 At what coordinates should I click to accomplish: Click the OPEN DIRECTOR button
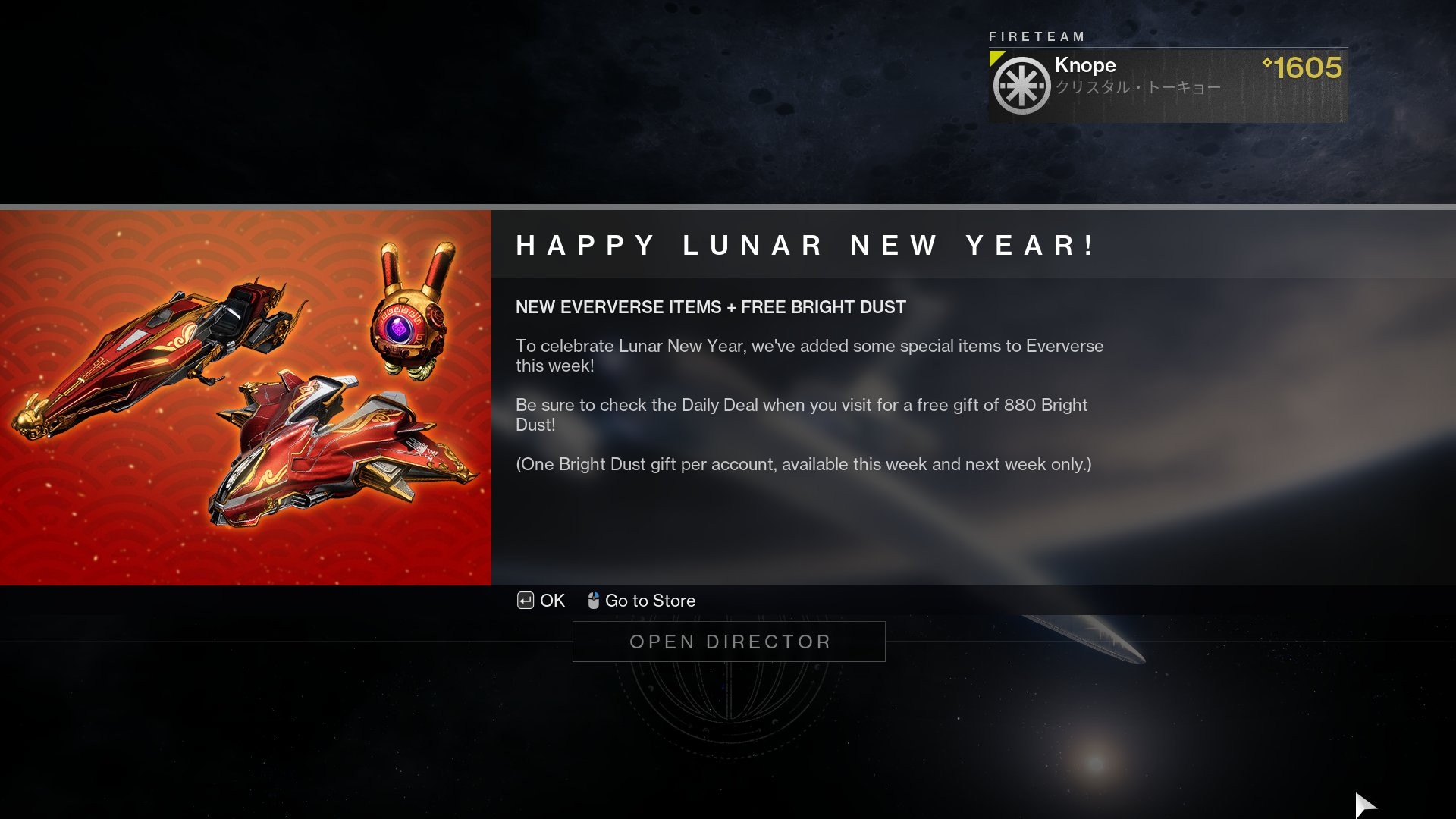[x=728, y=641]
